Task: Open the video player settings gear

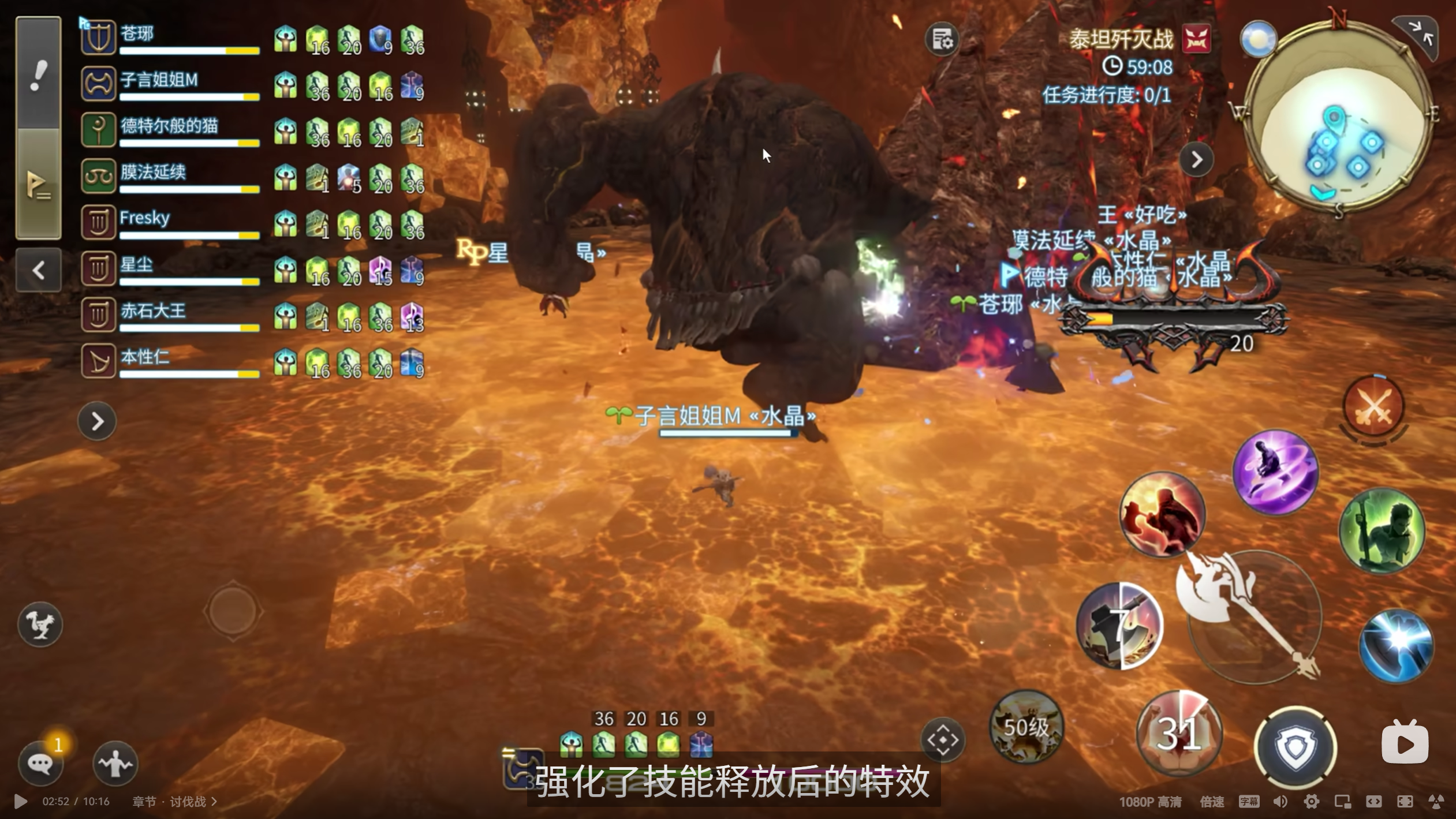Action: click(1311, 802)
